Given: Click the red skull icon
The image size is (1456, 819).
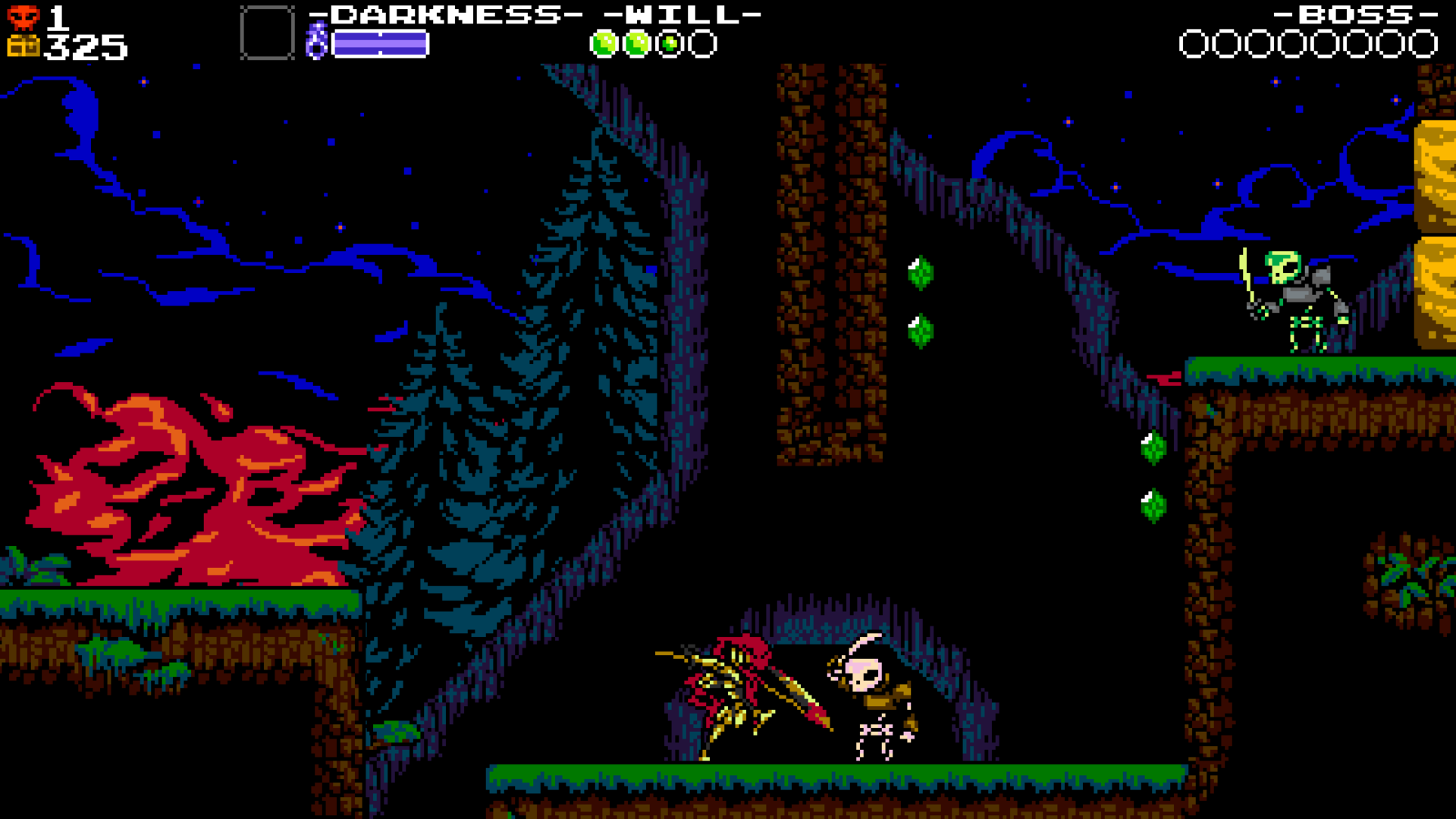Looking at the screenshot, I should [x=24, y=17].
